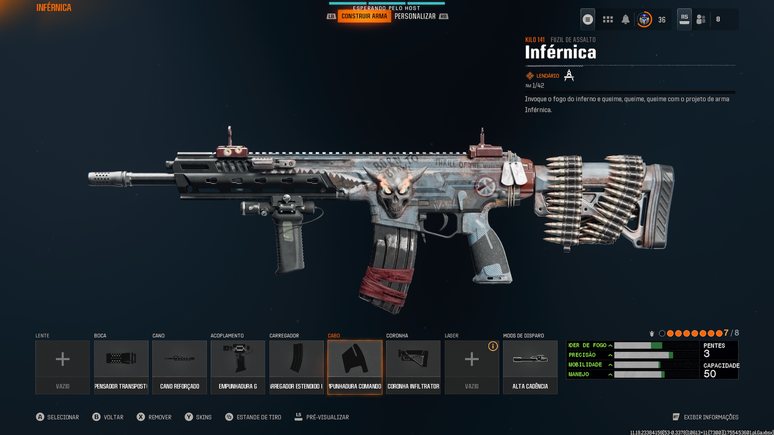The width and height of the screenshot is (774, 435).
Task: Choose the Modo de Disparo Alta Cadência slot
Action: (530, 366)
